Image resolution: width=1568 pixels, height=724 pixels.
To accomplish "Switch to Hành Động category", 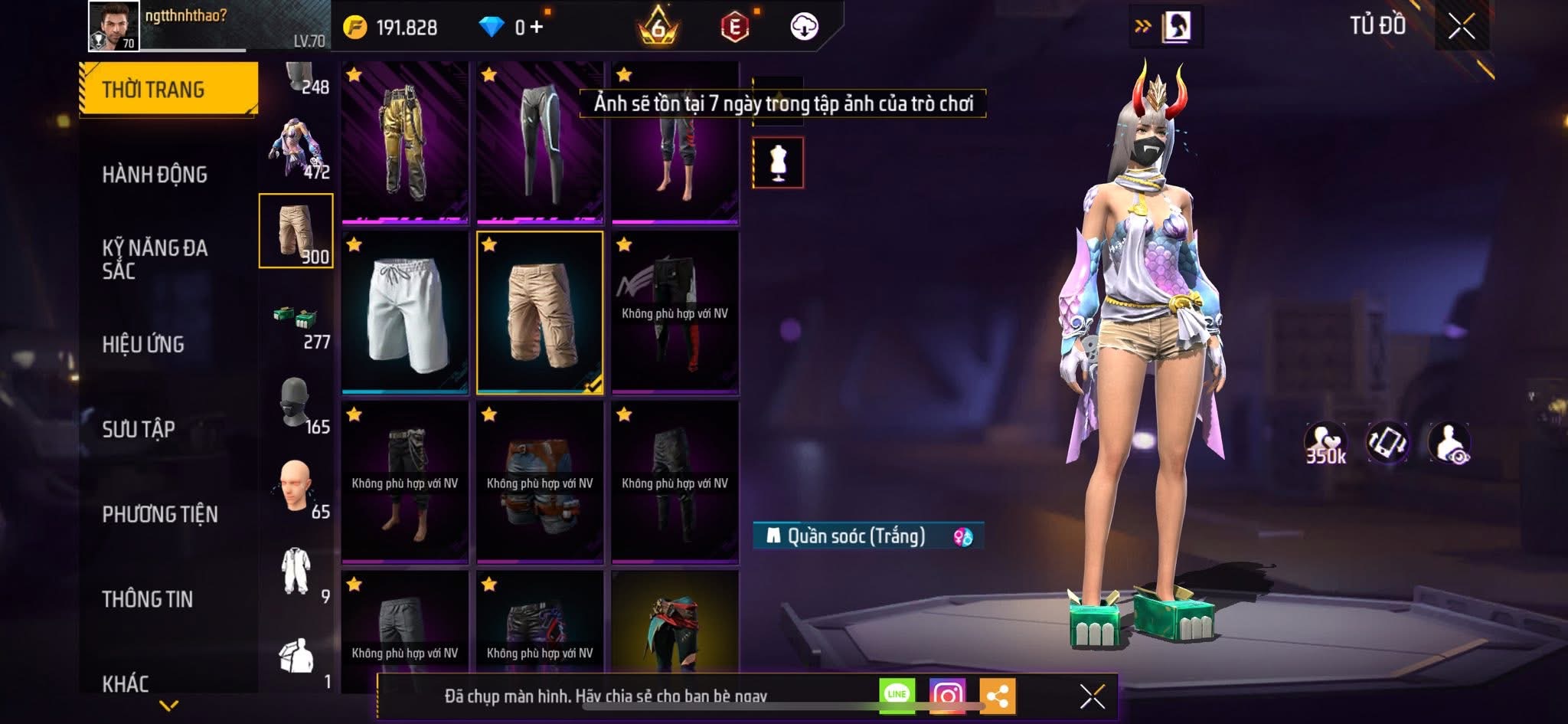I will (x=155, y=175).
